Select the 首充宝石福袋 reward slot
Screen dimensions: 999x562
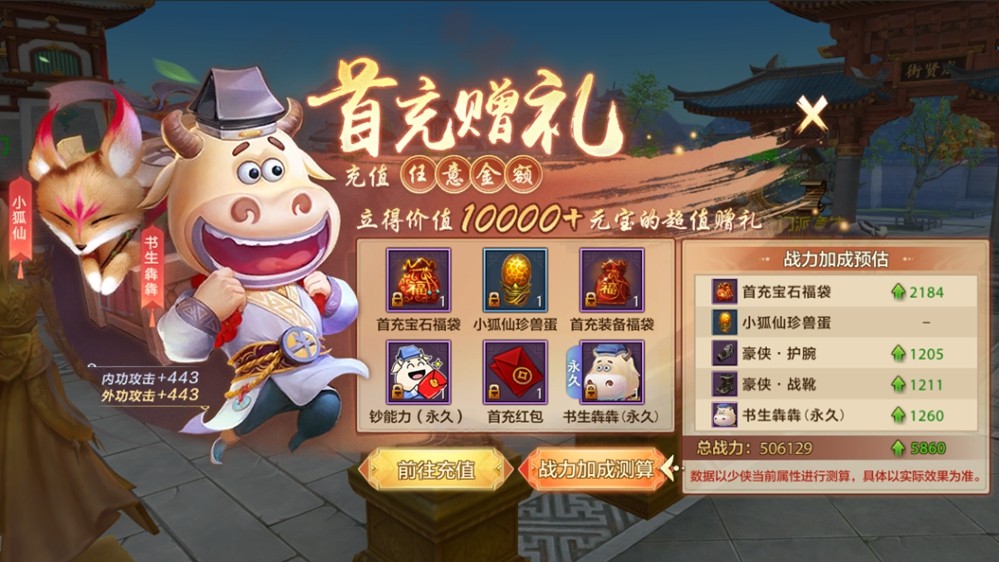pyautogui.click(x=419, y=280)
